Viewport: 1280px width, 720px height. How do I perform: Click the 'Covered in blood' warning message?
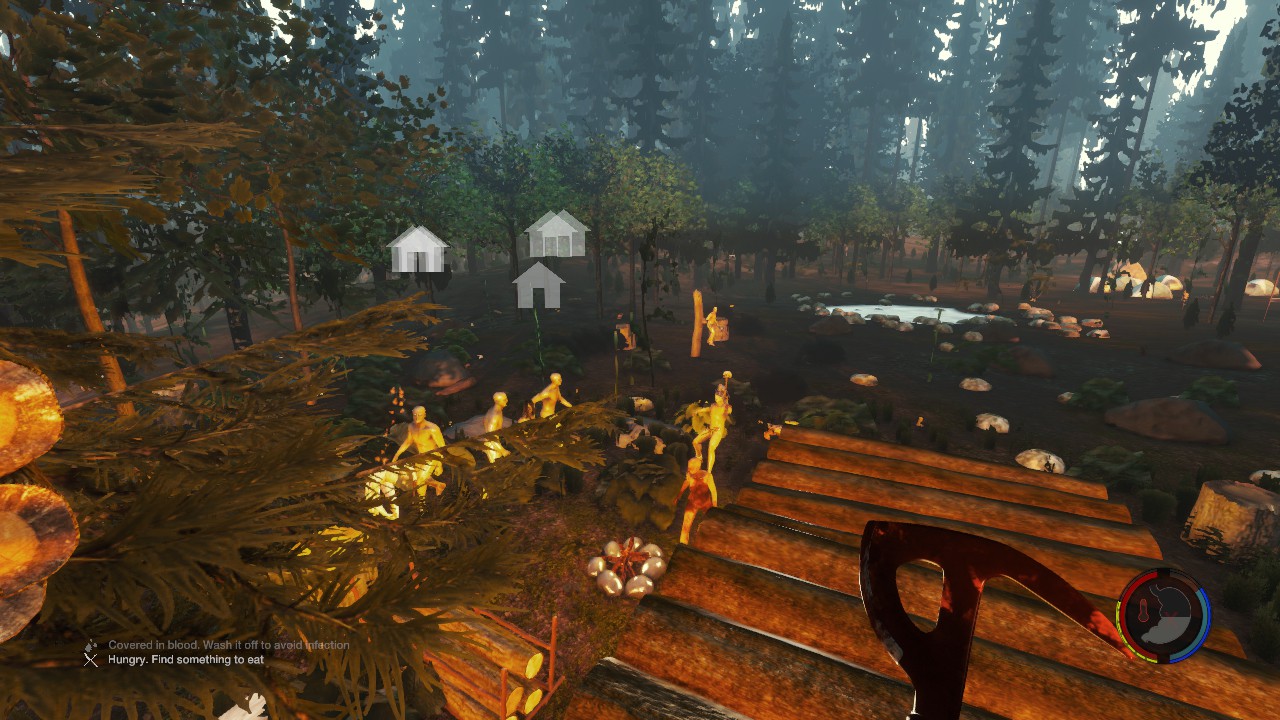pyautogui.click(x=229, y=645)
